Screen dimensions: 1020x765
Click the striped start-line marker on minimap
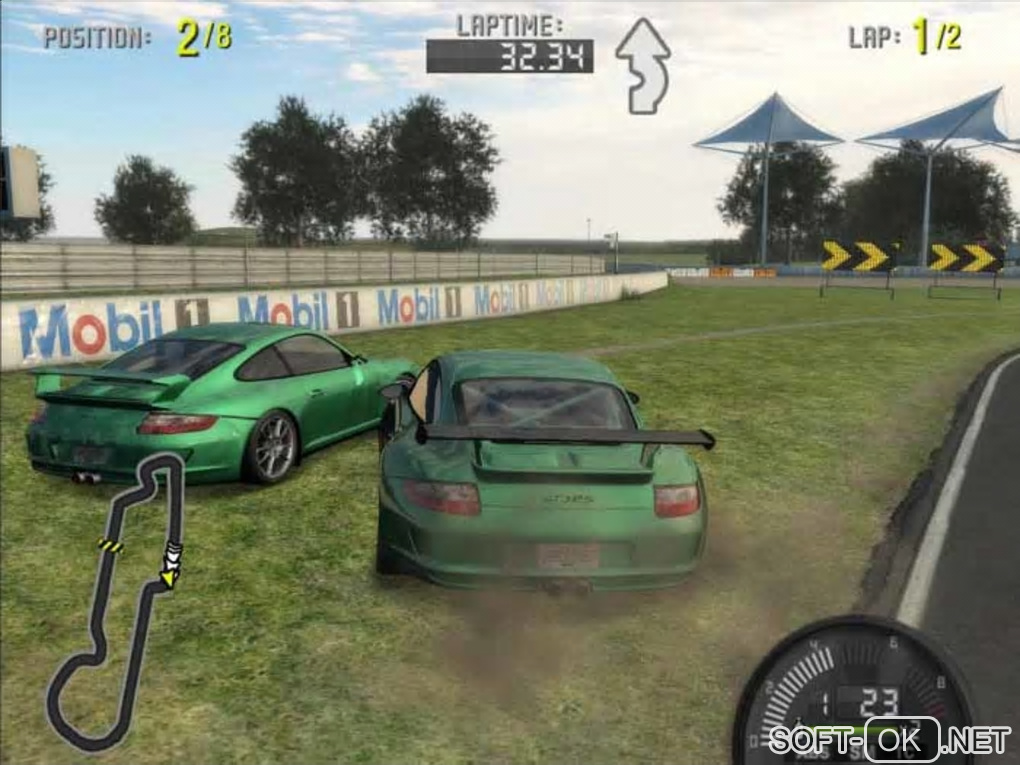pos(110,545)
